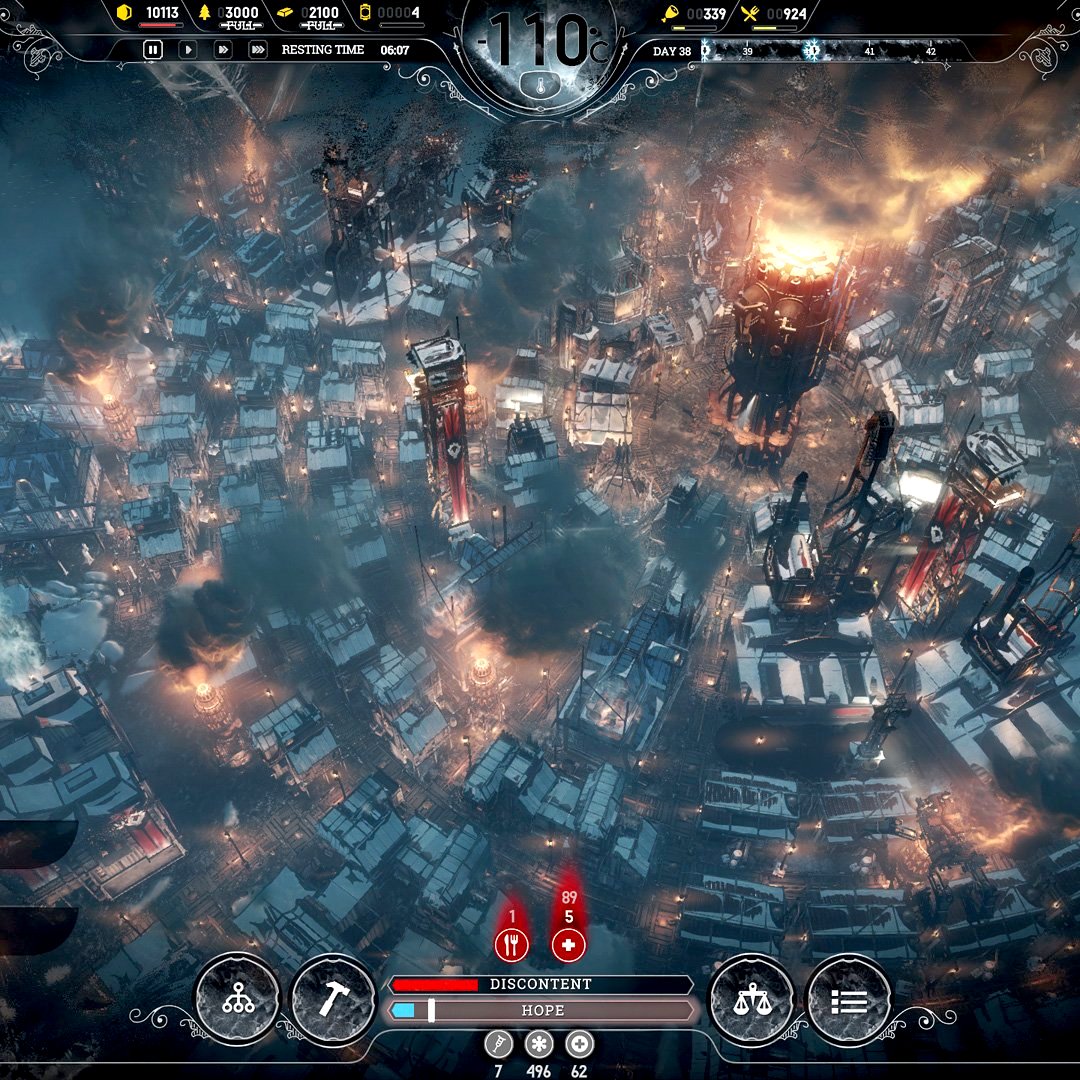
Task: Click the medical cross icon at bottom
Action: [x=579, y=1045]
